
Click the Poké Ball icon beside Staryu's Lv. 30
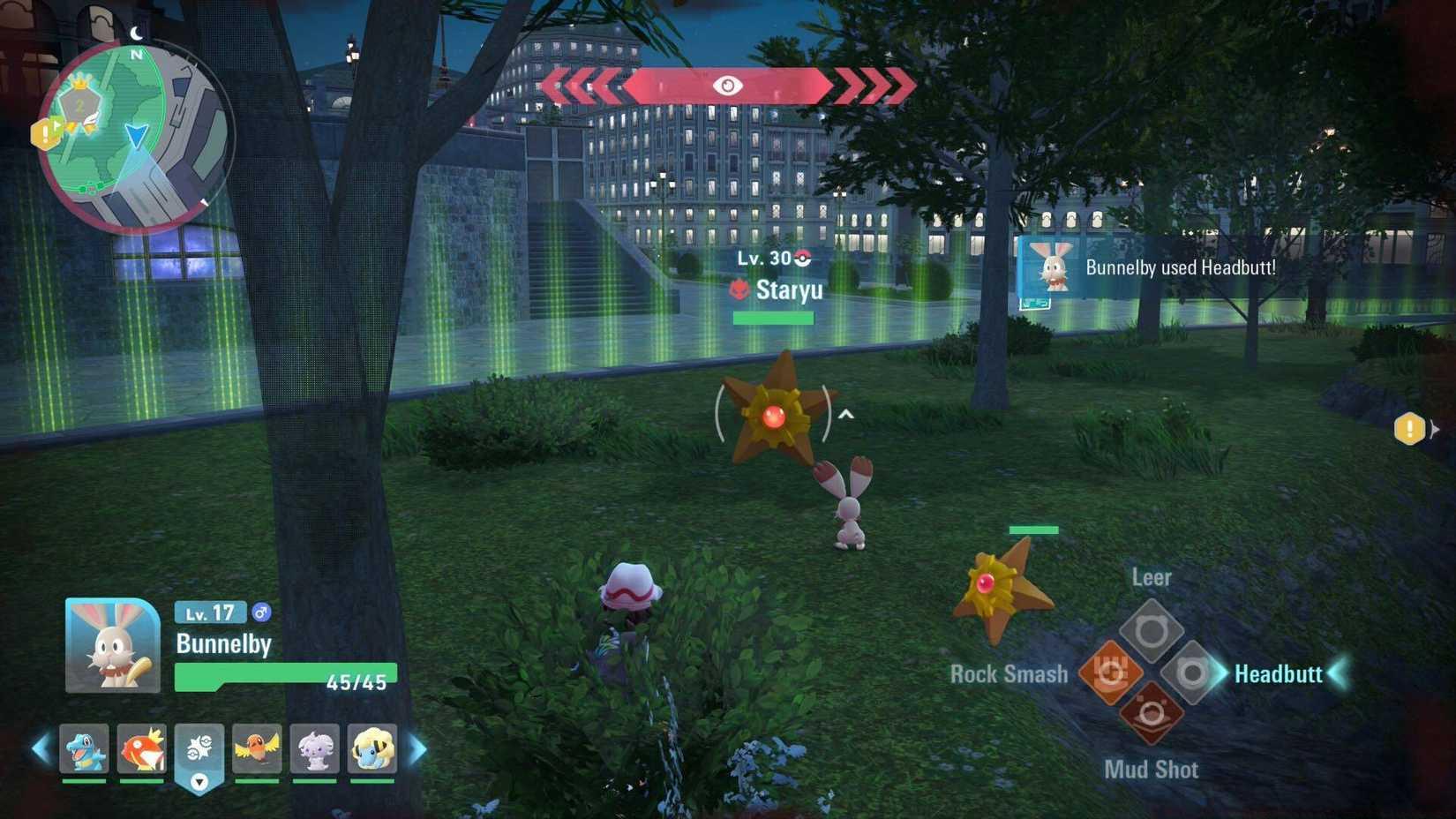(x=801, y=259)
